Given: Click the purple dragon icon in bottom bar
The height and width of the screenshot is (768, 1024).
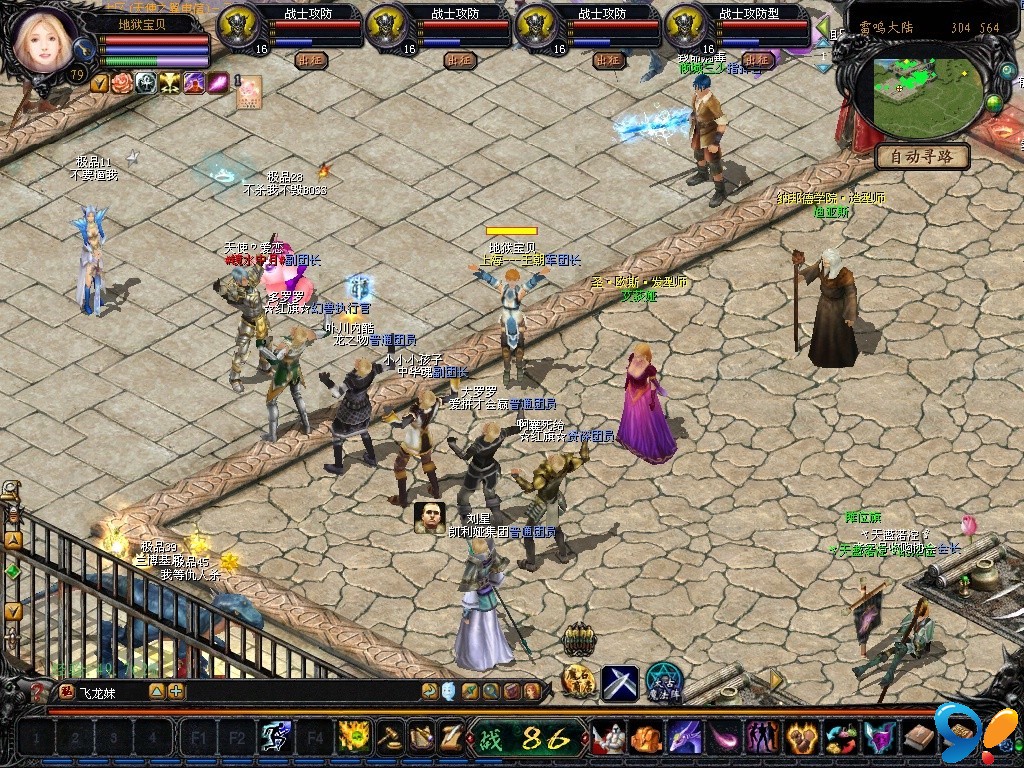Looking at the screenshot, I should pos(685,739).
